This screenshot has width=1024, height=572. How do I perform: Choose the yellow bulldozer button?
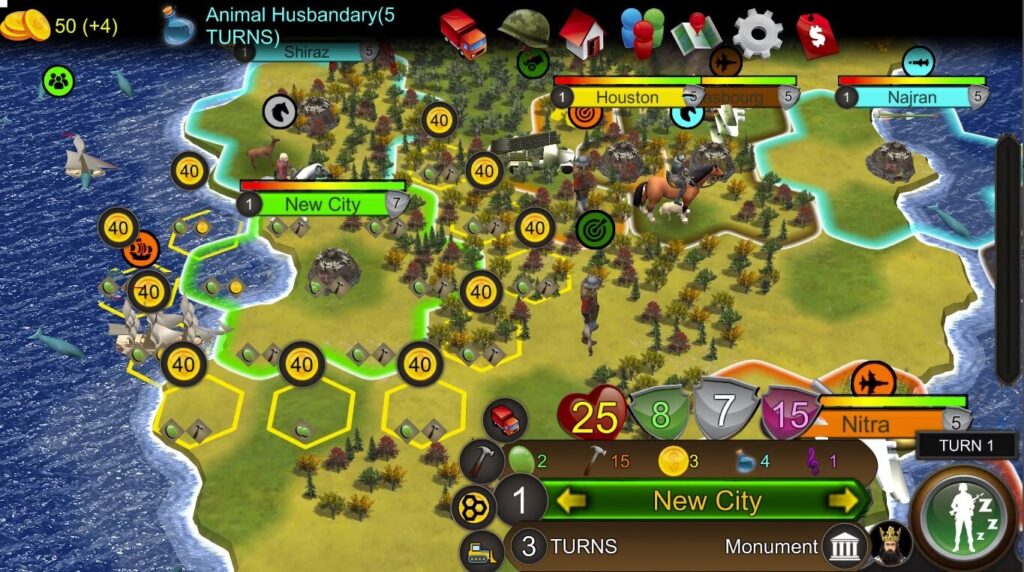tap(480, 550)
